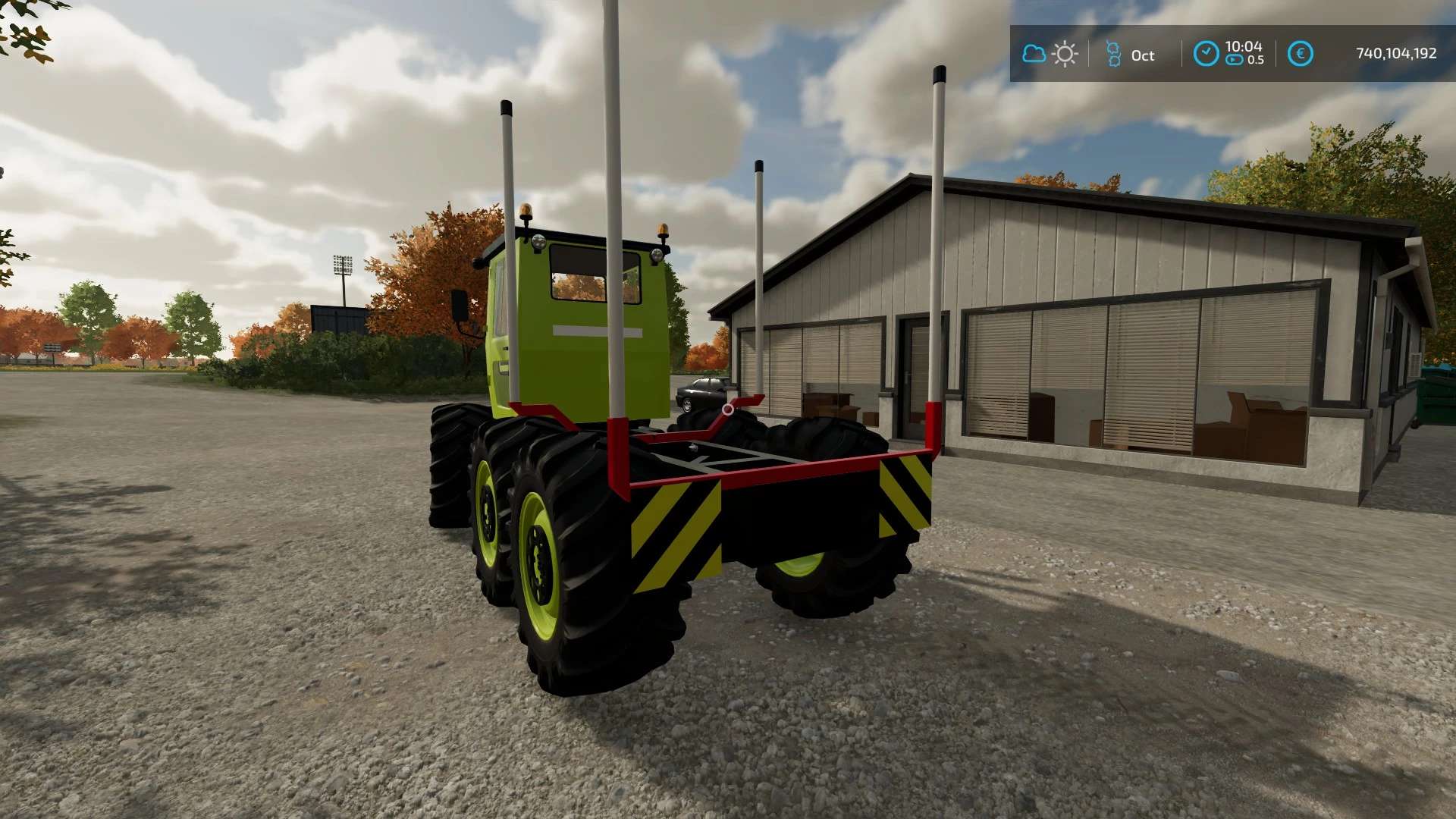The height and width of the screenshot is (819, 1456).
Task: Click the cloud weather icon
Action: coord(1034,54)
